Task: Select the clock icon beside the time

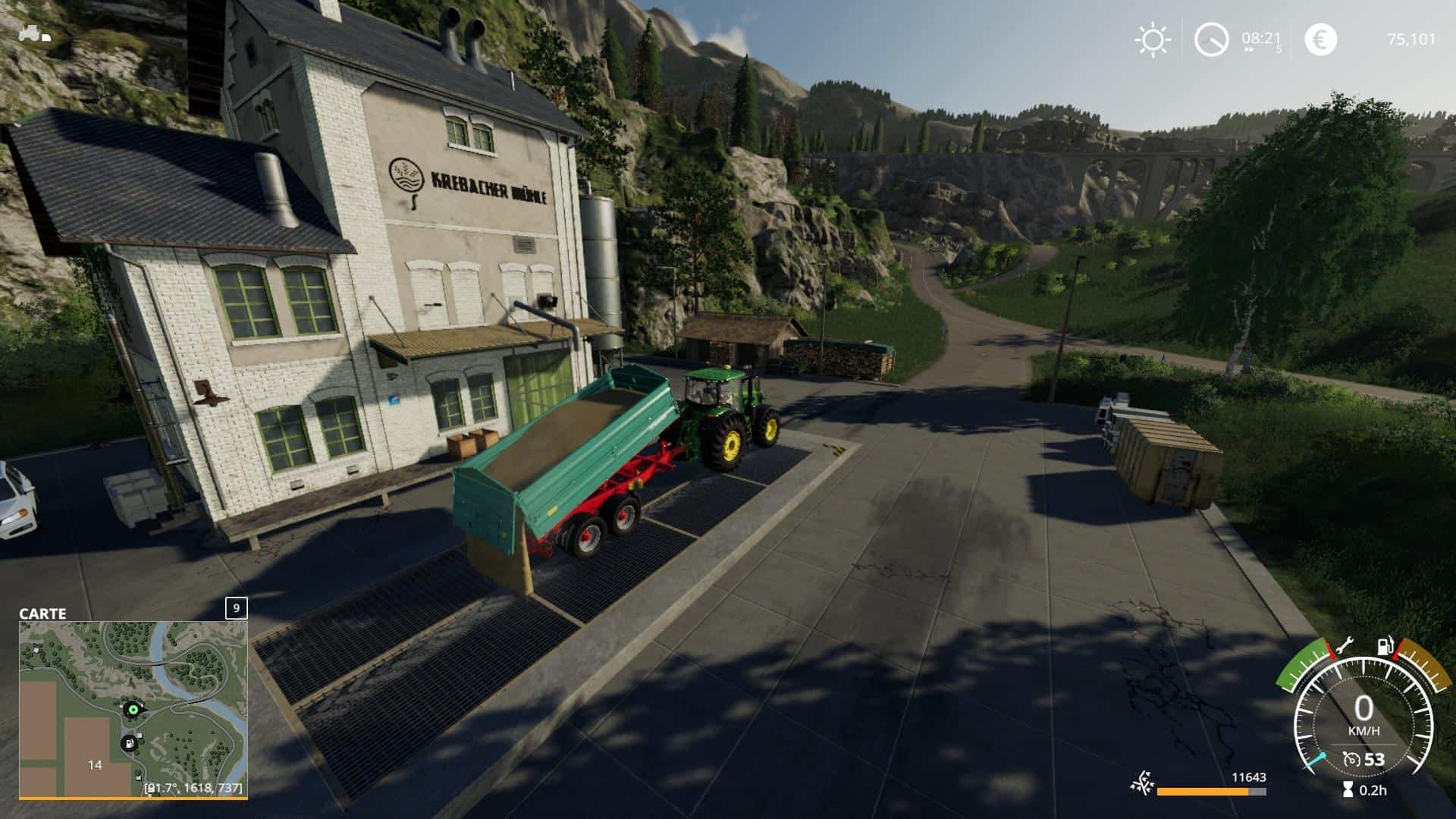Action: pyautogui.click(x=1211, y=39)
